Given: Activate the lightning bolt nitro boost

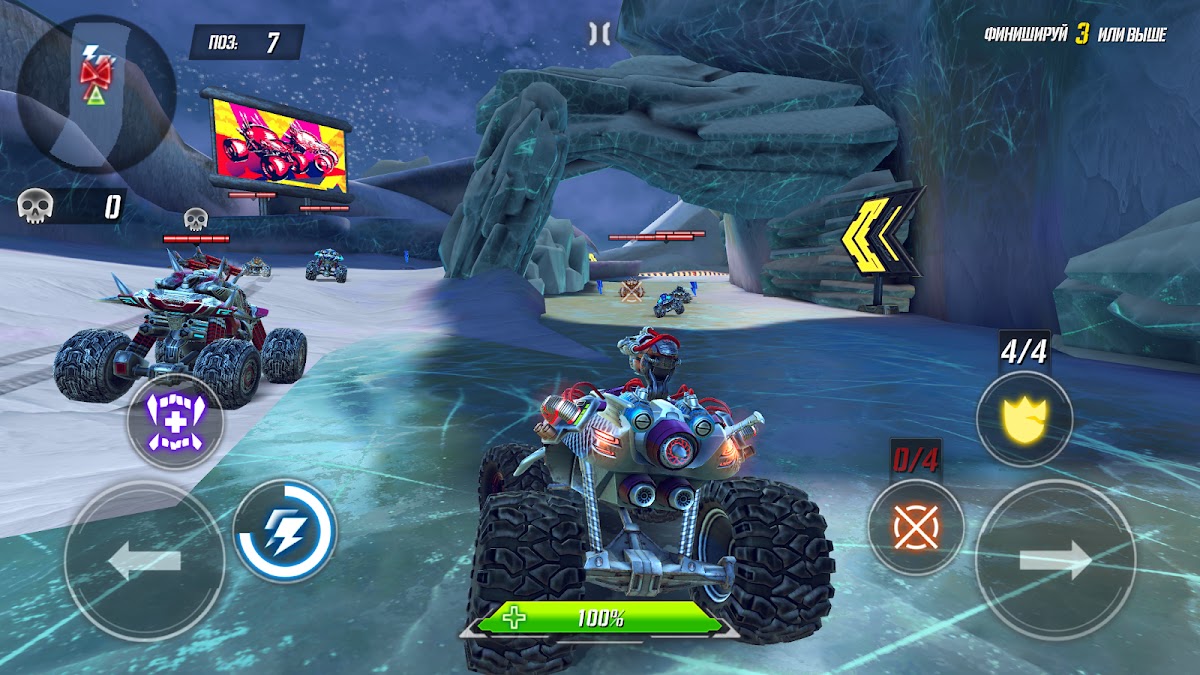Looking at the screenshot, I should point(284,531).
